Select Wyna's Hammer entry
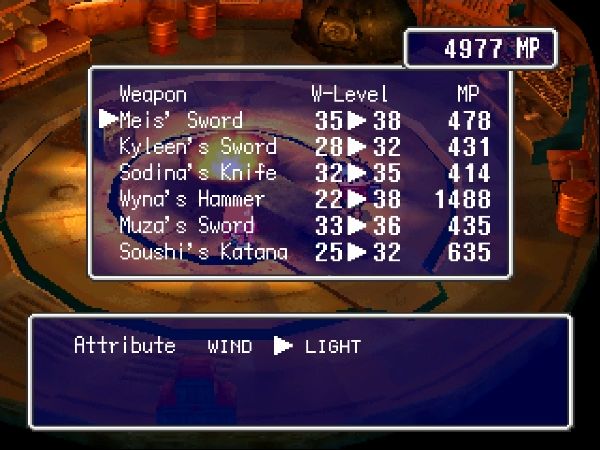The image size is (600, 450). pos(192,199)
